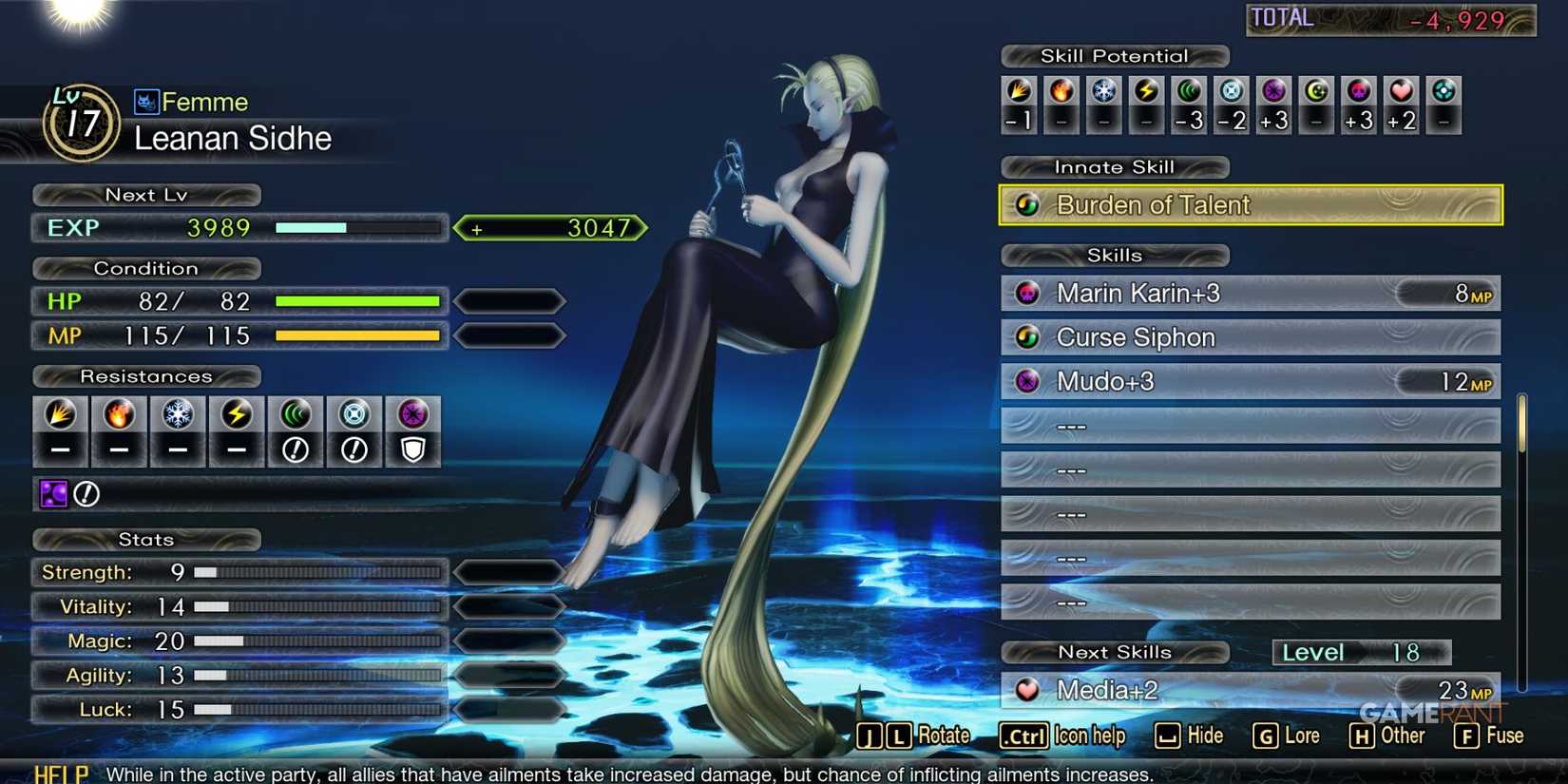Click Media+2's healing skill icon
The width and height of the screenshot is (1568, 784).
tap(1027, 689)
